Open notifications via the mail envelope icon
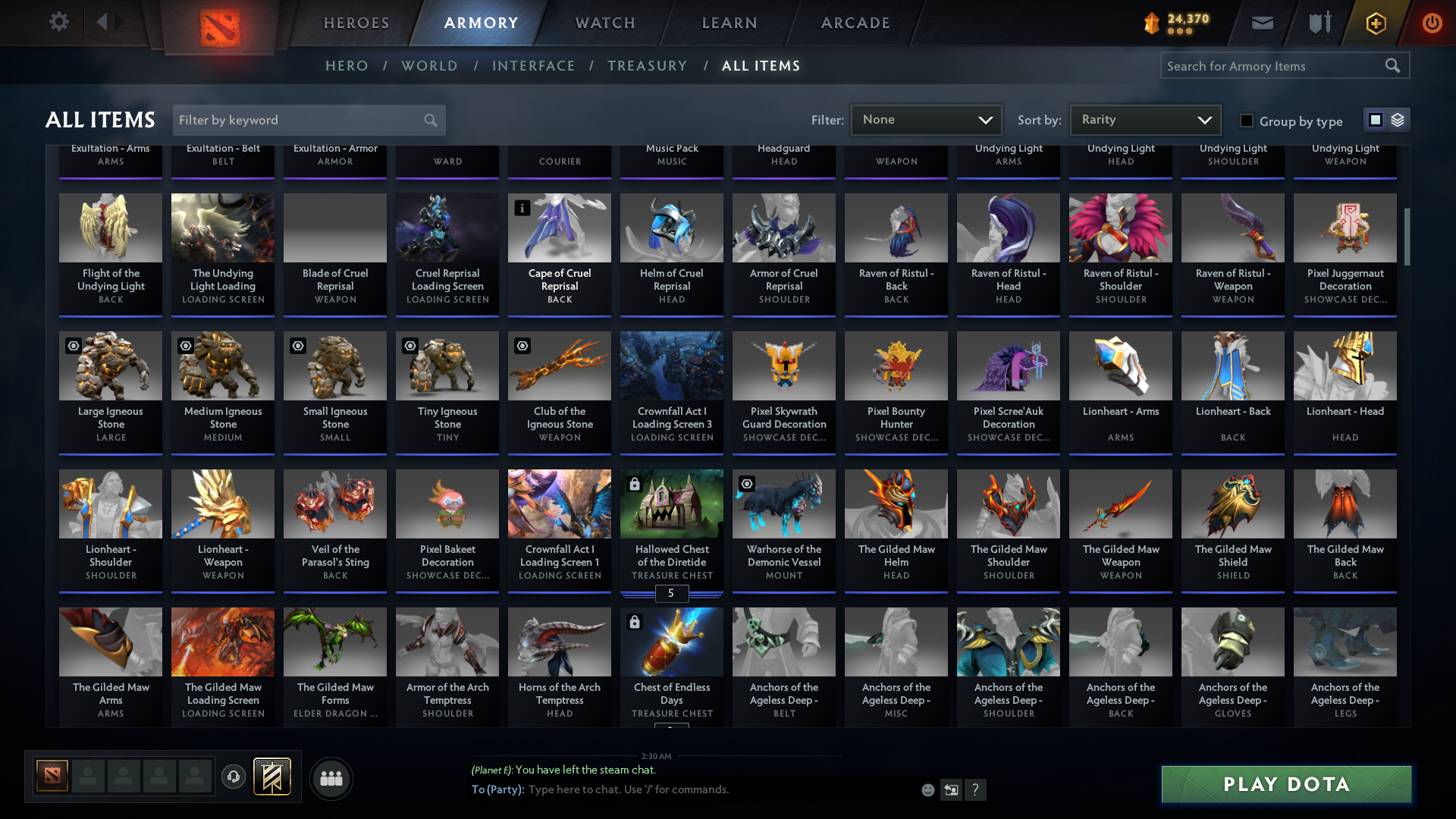1456x819 pixels. [x=1262, y=23]
